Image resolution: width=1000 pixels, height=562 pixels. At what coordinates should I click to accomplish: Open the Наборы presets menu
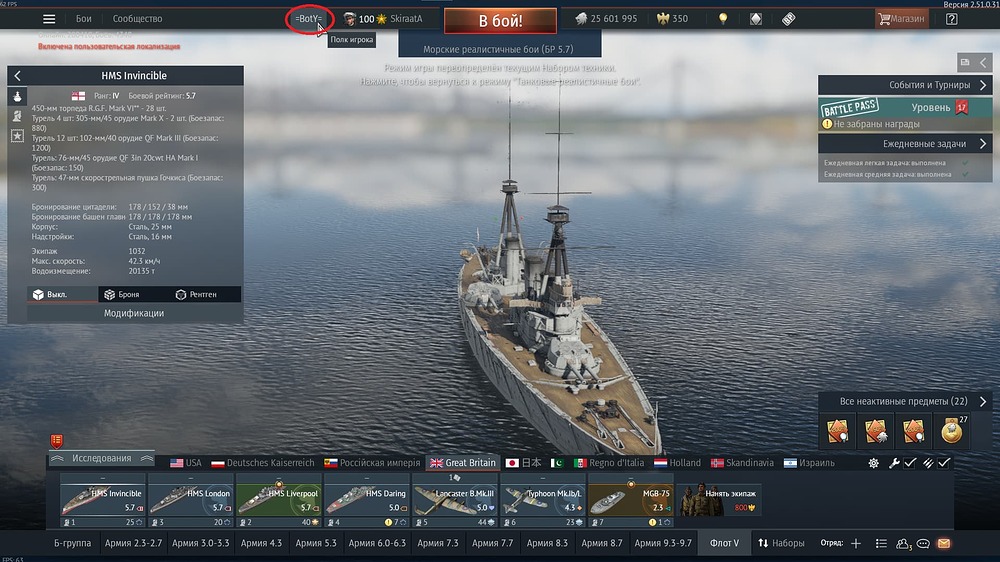(781, 543)
